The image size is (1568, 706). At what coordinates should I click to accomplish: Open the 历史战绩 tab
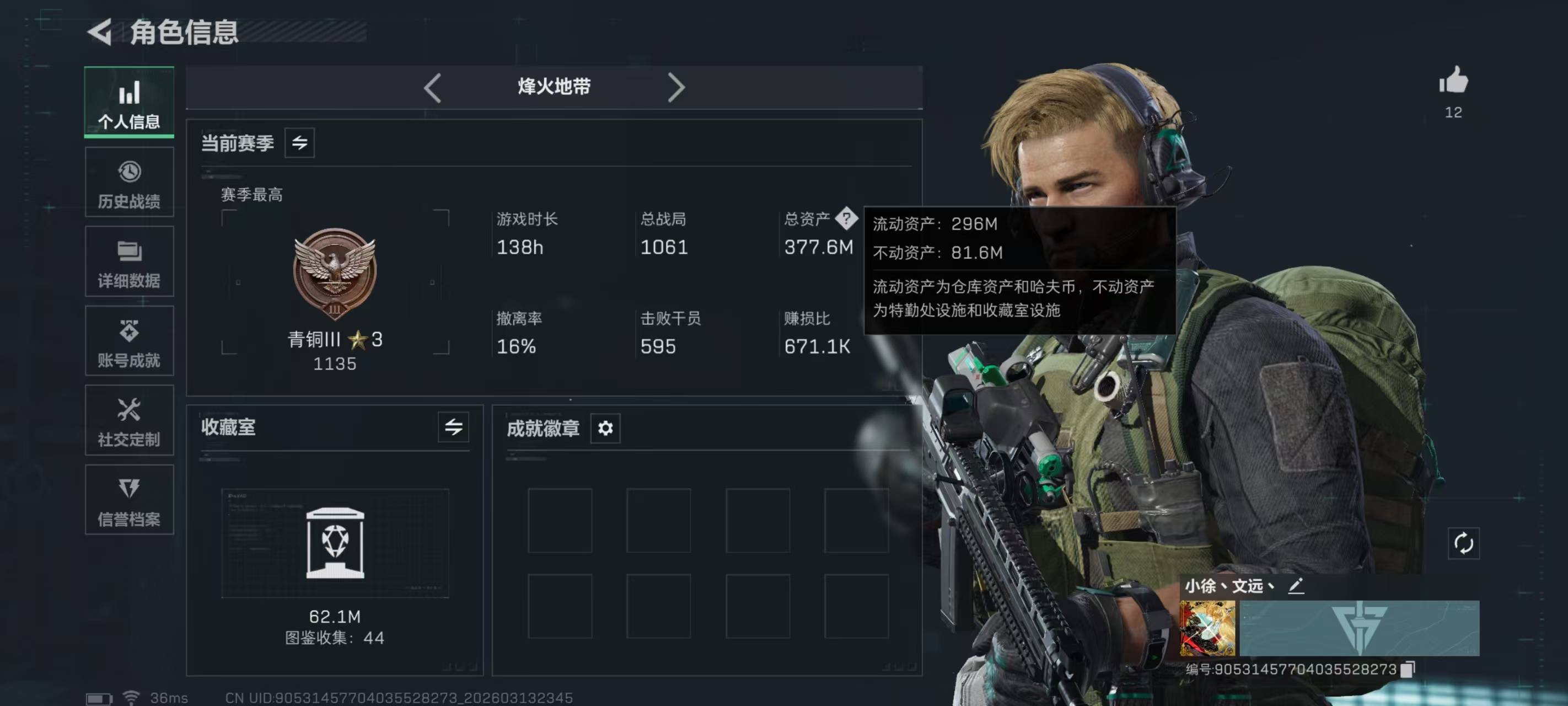coord(129,182)
